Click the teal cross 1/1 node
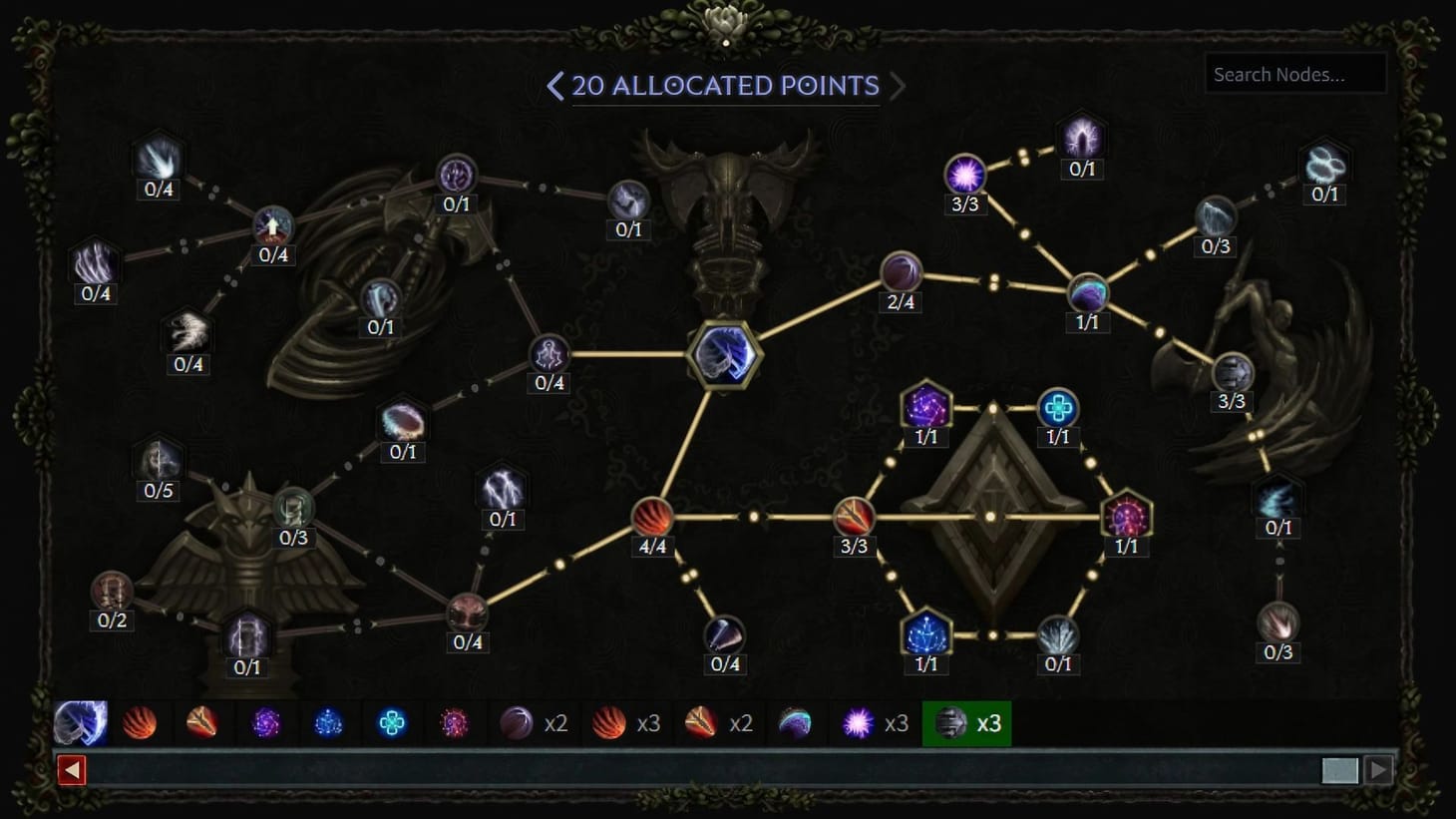The height and width of the screenshot is (819, 1456). [x=1057, y=407]
